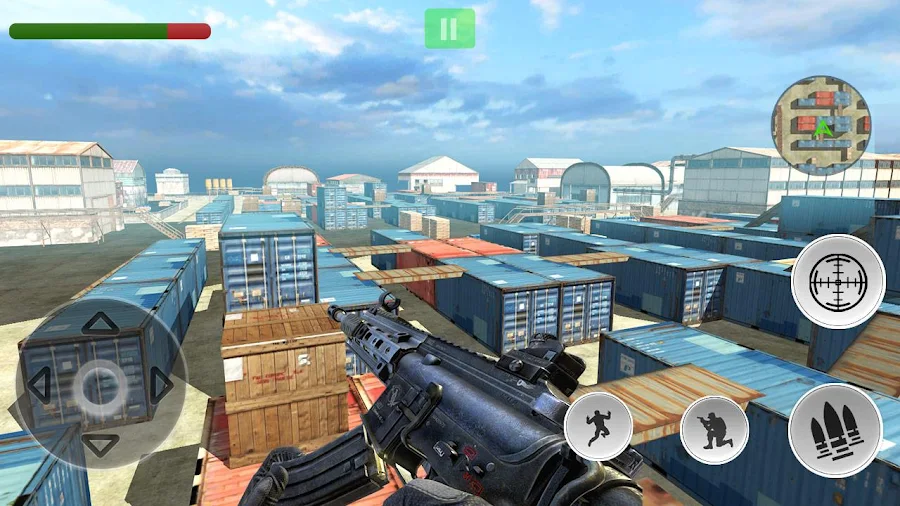Move backward with the down arrow
Screen dimensions: 900x506
[x=100, y=445]
